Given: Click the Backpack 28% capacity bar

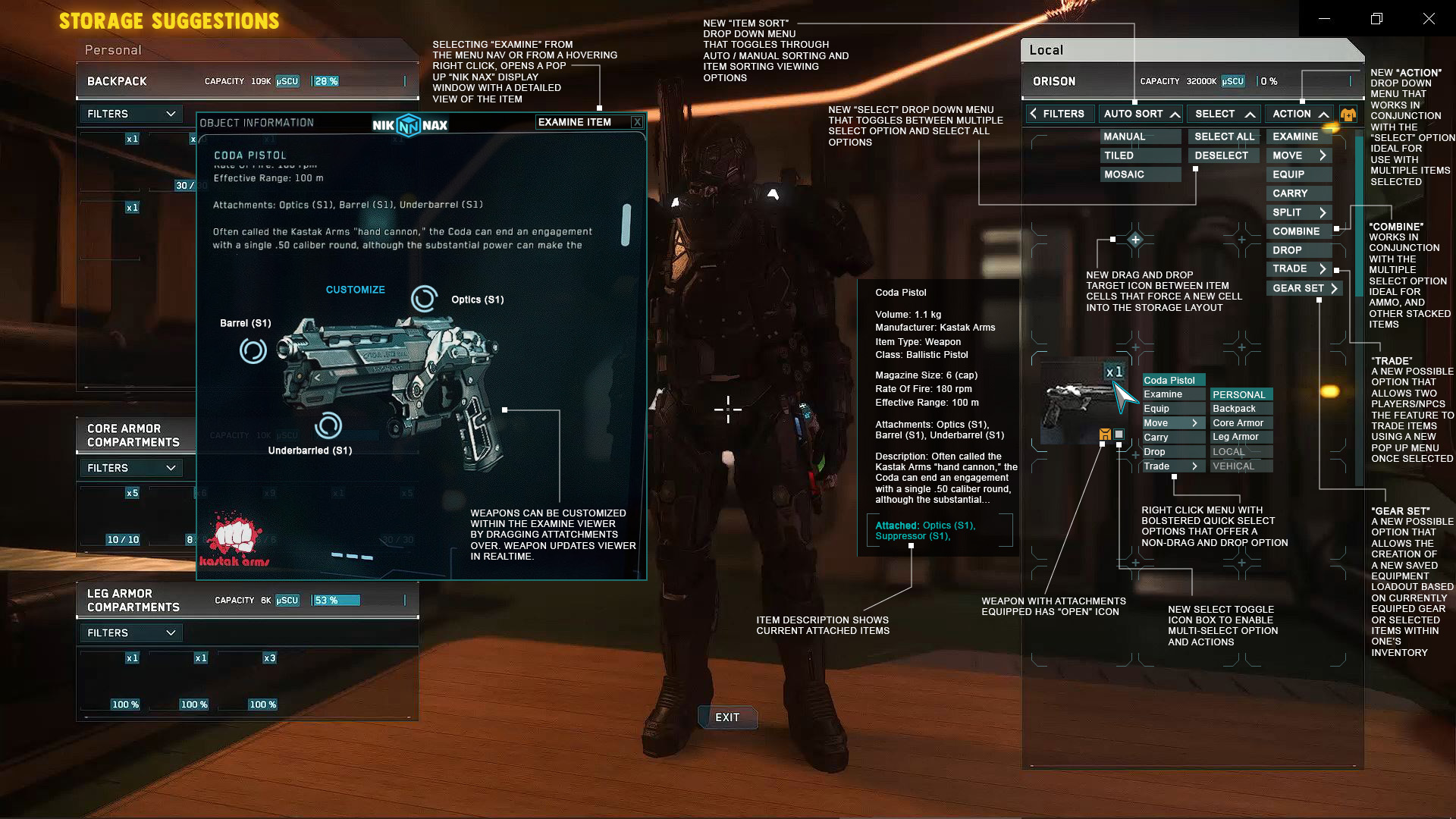Looking at the screenshot, I should (325, 81).
